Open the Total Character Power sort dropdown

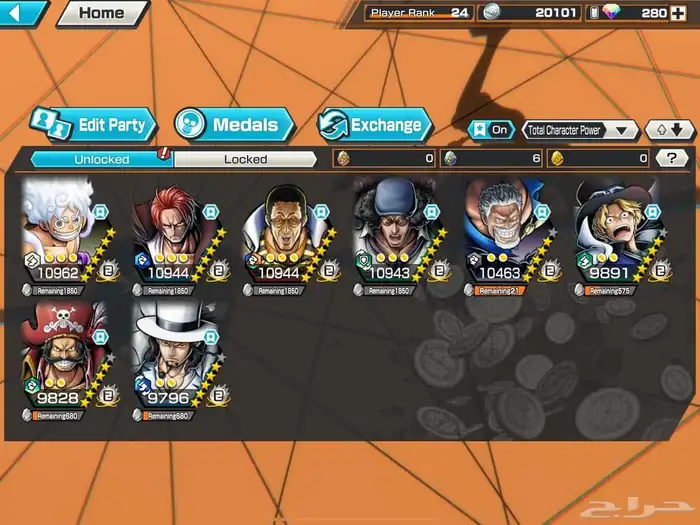580,130
